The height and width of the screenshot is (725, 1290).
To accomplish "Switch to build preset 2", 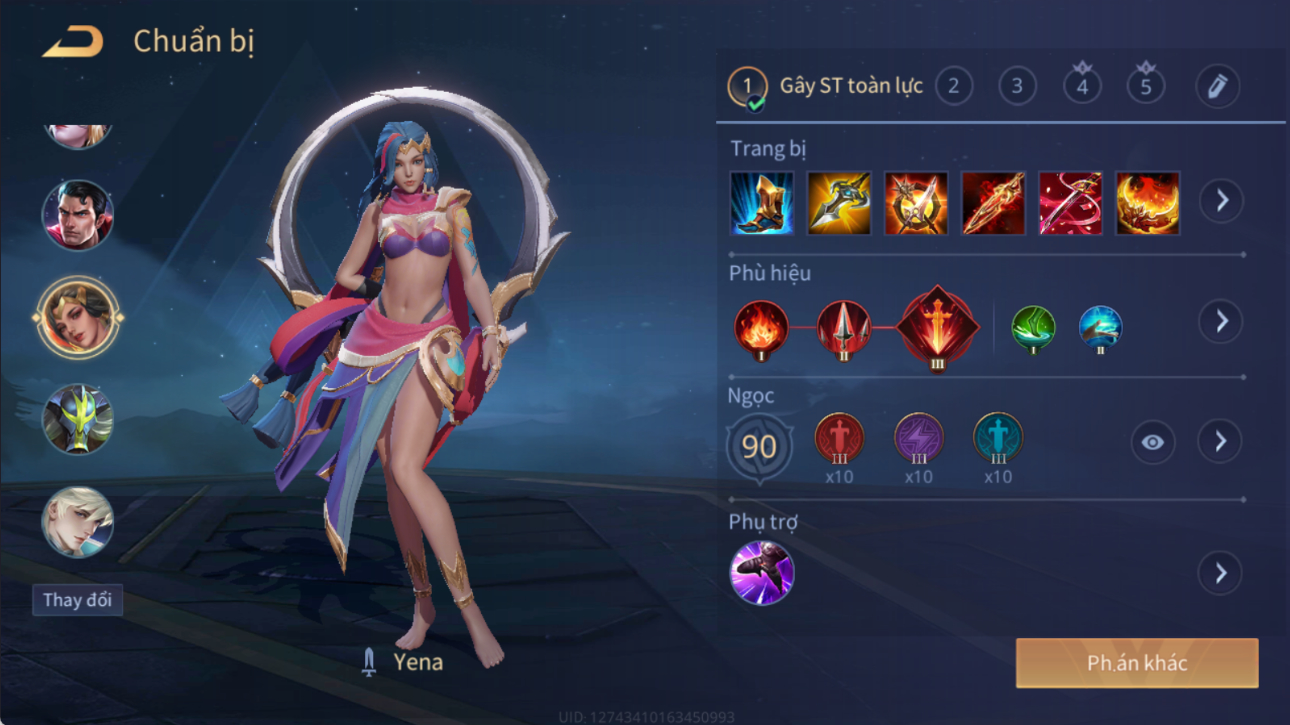I will [x=954, y=86].
